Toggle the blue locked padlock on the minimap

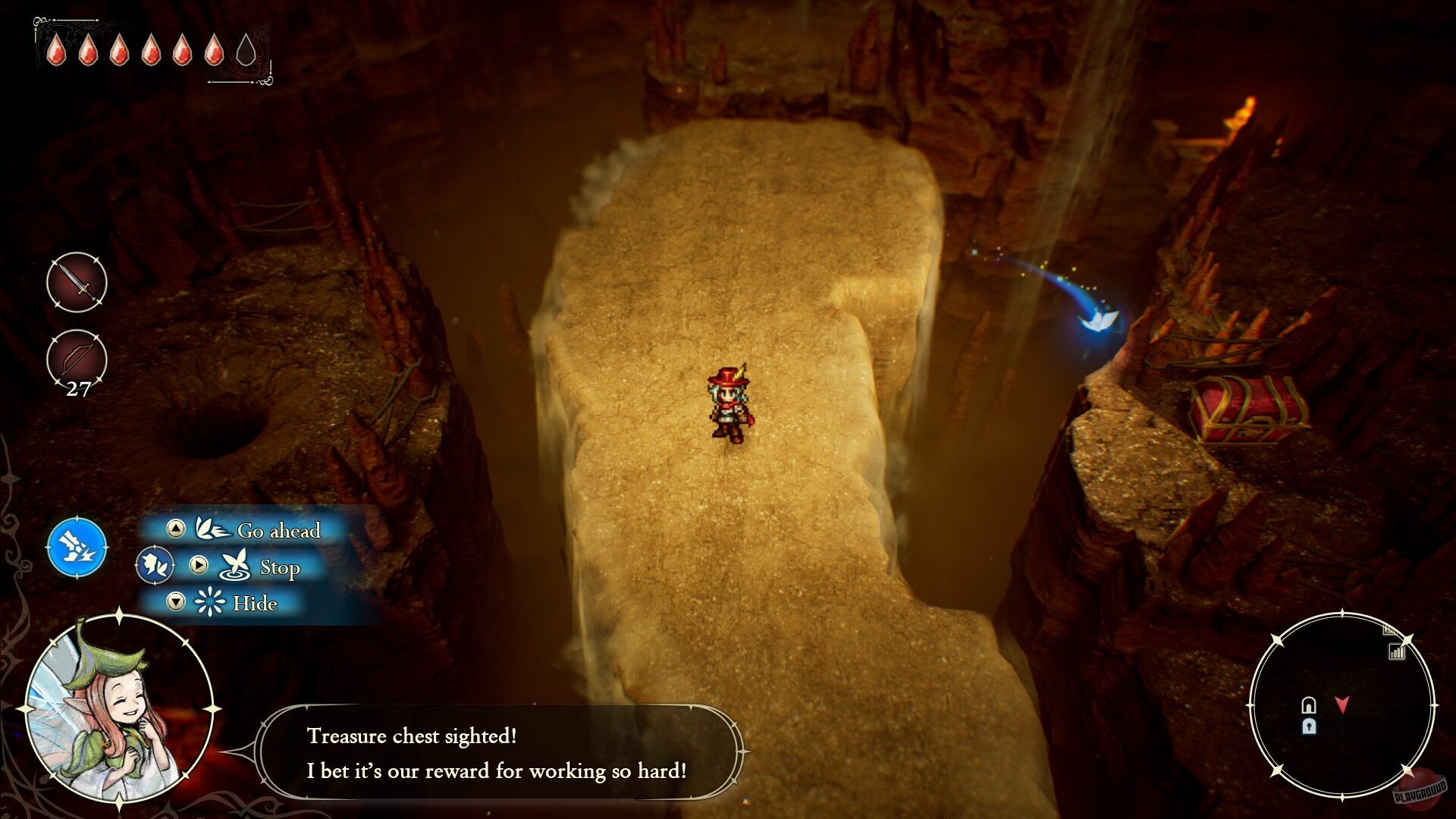pos(1309,726)
